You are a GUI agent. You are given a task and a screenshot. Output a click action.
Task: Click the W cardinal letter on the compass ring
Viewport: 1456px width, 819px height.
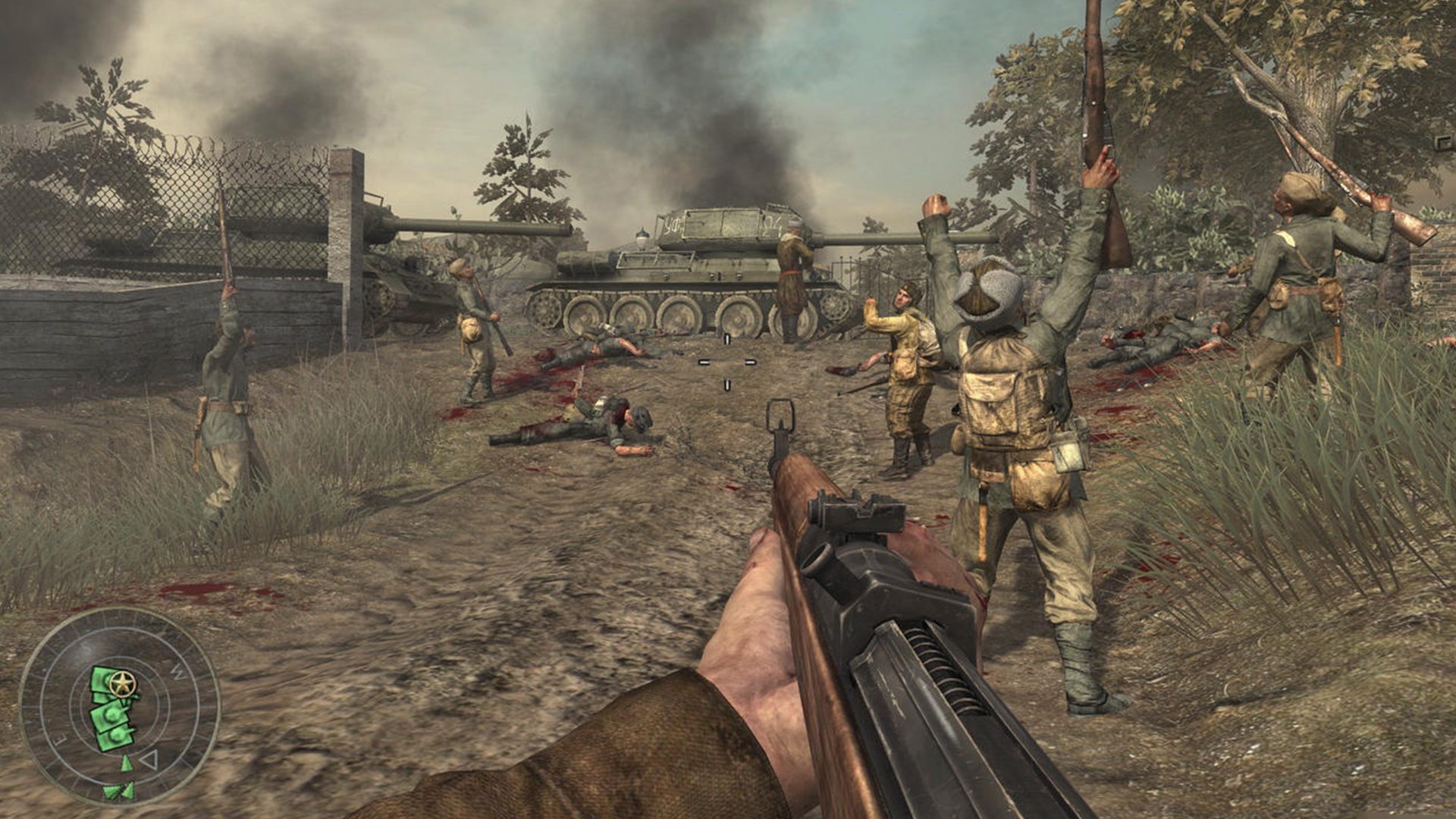point(177,671)
